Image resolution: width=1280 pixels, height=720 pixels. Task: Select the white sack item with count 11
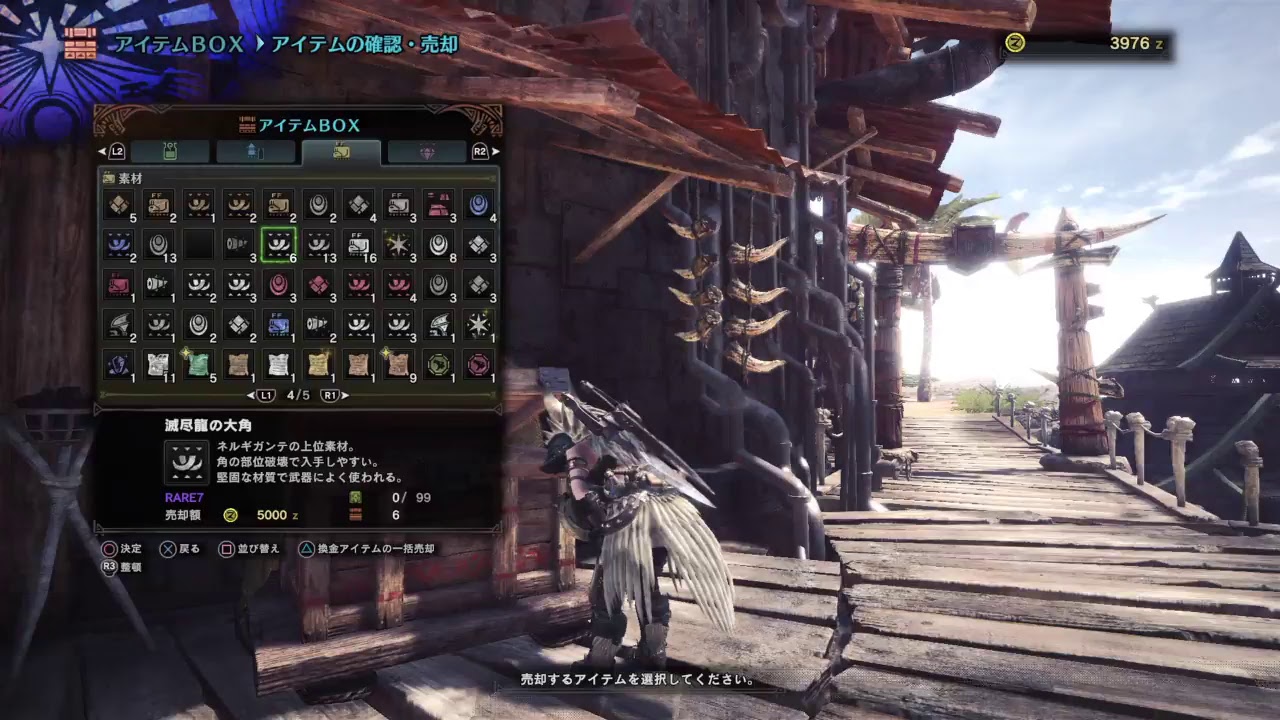tap(159, 364)
